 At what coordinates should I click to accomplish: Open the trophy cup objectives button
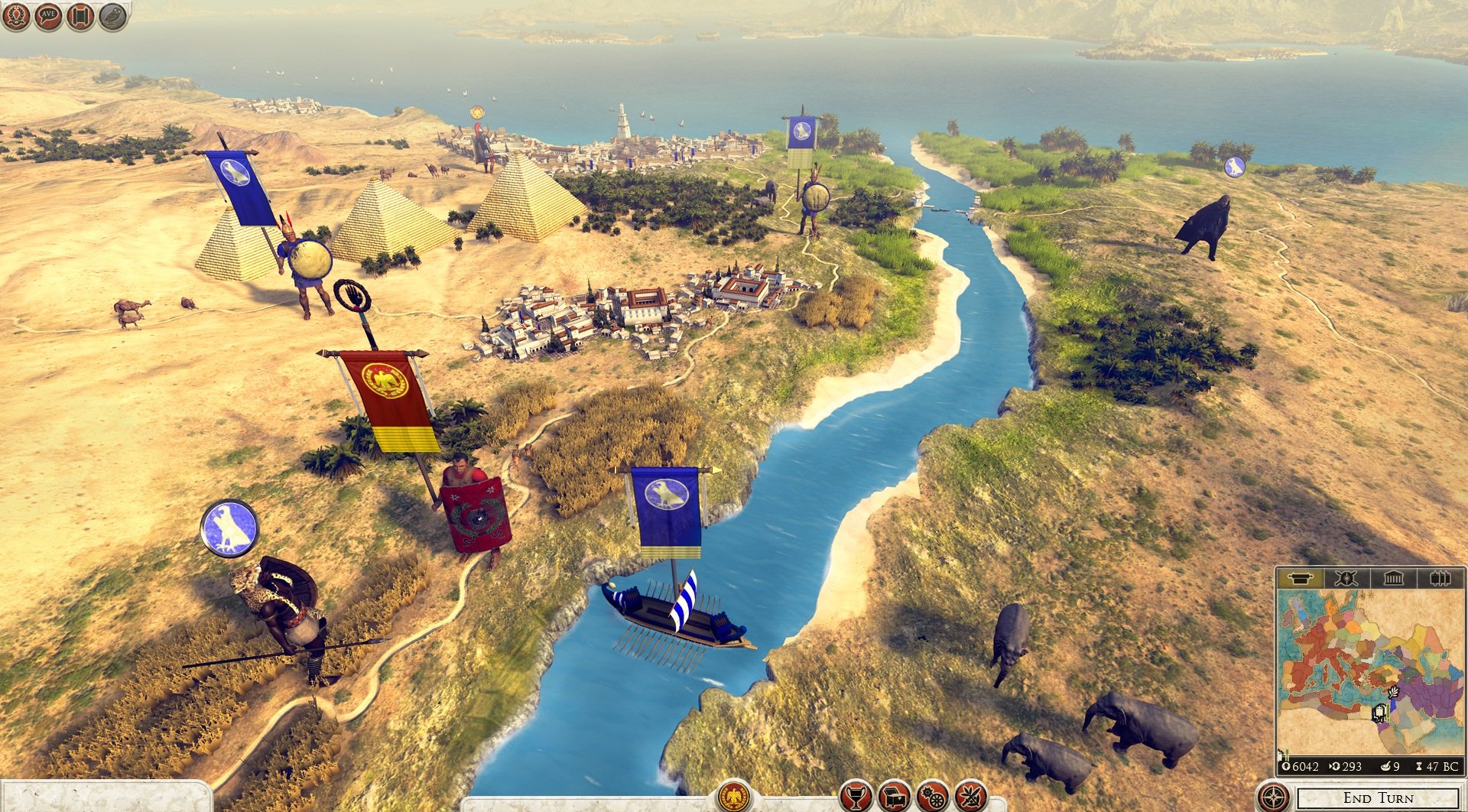coord(856,797)
